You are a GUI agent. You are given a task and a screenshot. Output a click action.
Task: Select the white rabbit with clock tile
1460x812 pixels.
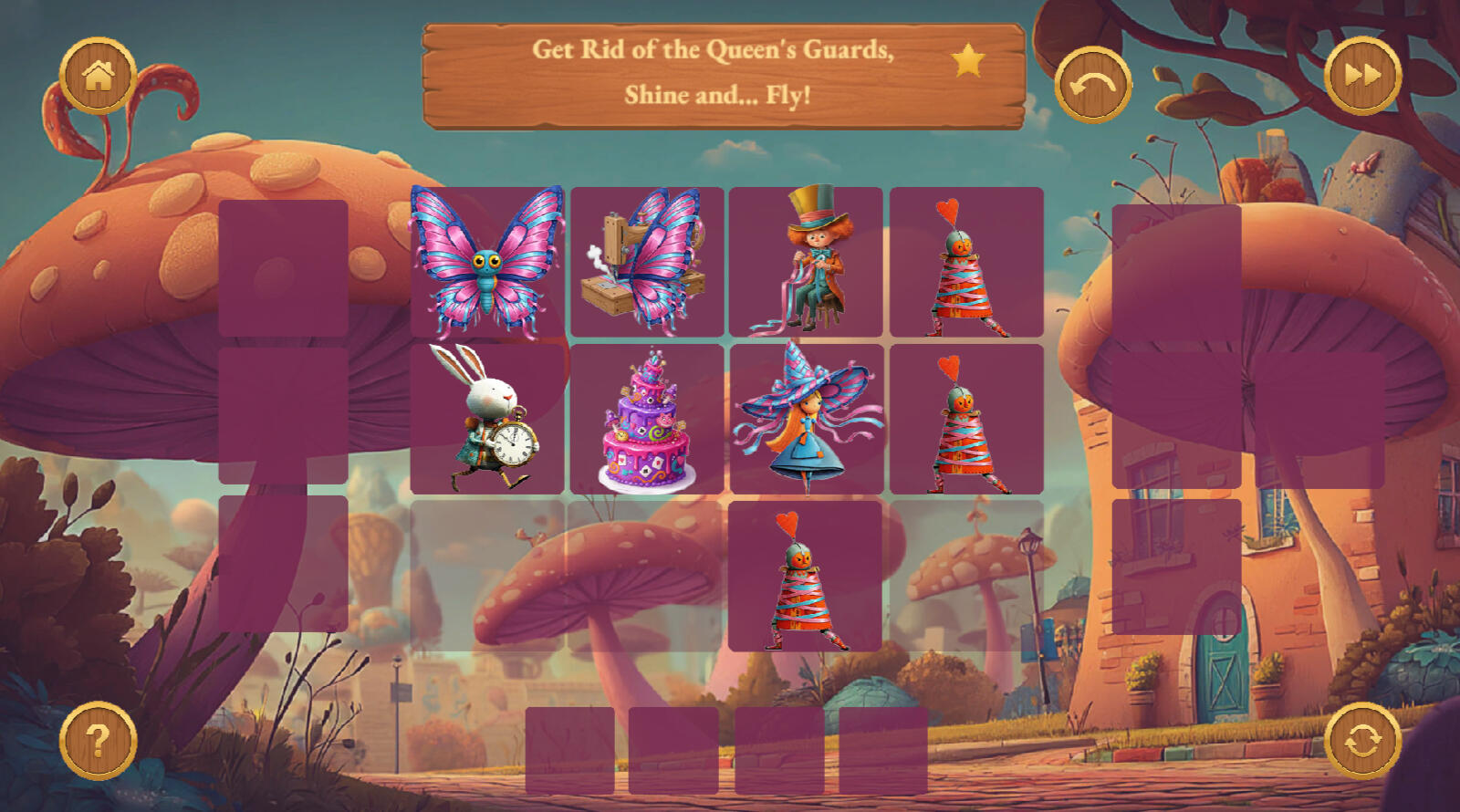click(x=486, y=419)
